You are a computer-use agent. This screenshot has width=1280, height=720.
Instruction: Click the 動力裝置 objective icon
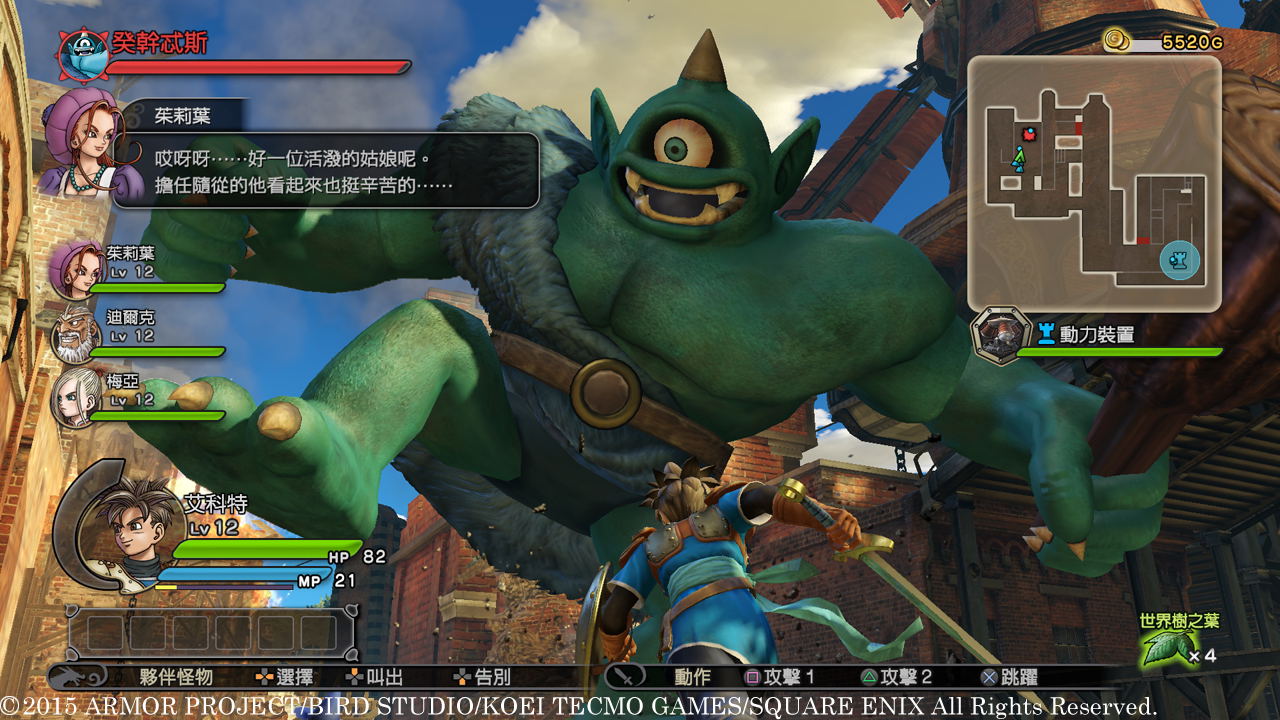1001,336
